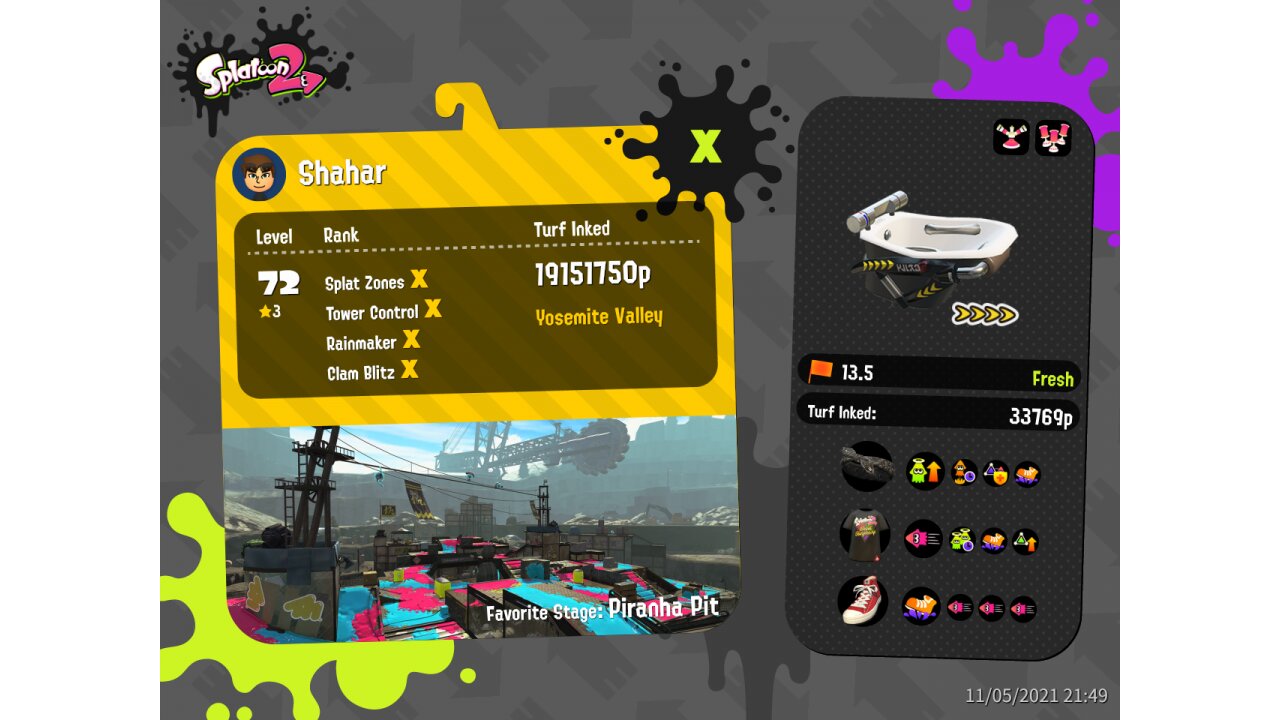Pick the red hi-top sneakers
Screen dimensions: 1280x720
(x=862, y=601)
